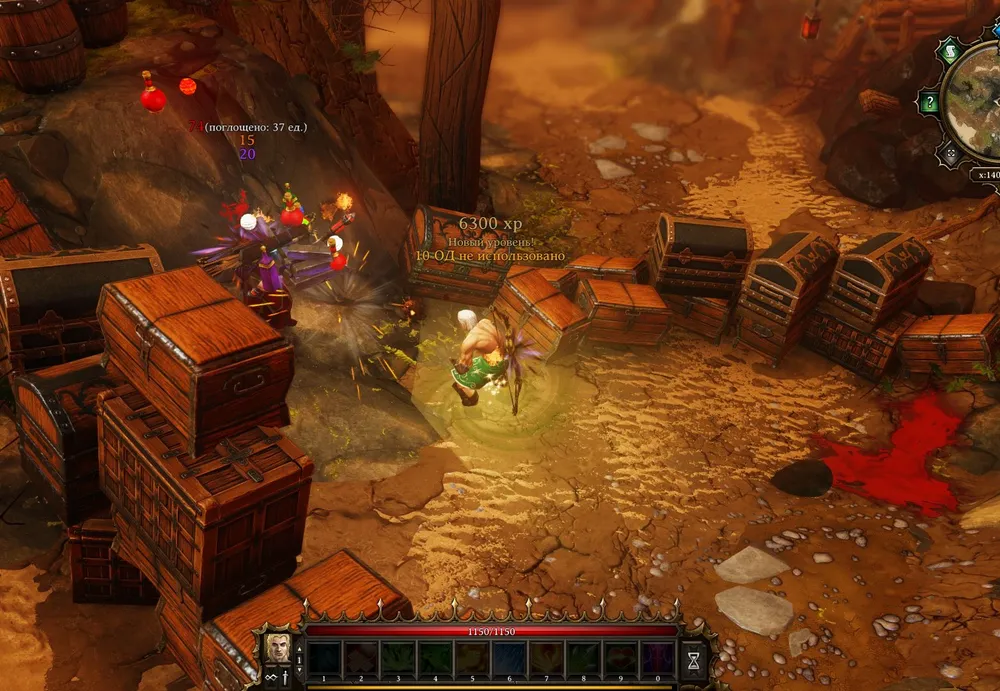Activate the blue skill in hotbar slot 6
This screenshot has height=691, width=1000.
(x=509, y=659)
